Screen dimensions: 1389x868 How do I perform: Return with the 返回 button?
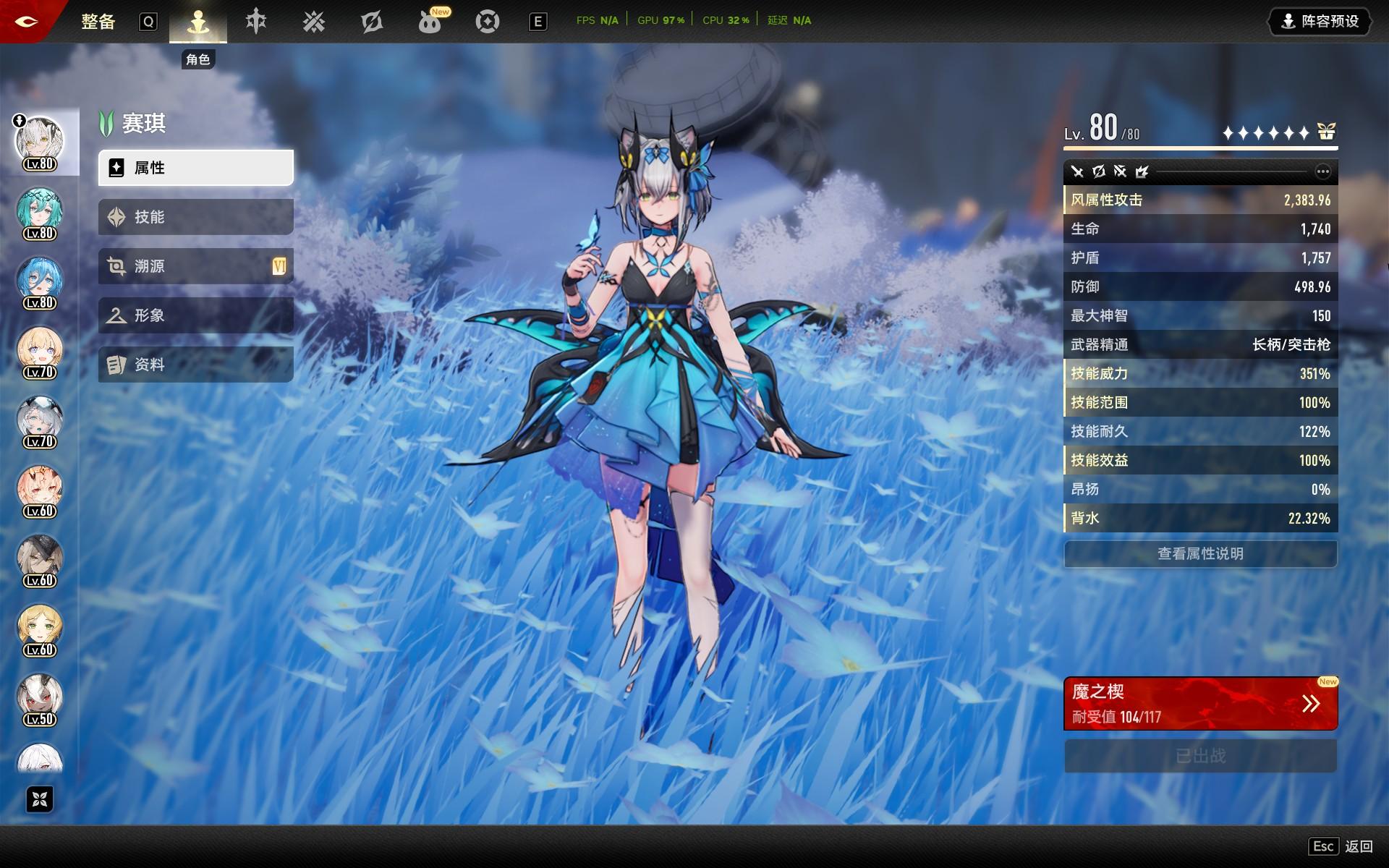pos(1358,846)
